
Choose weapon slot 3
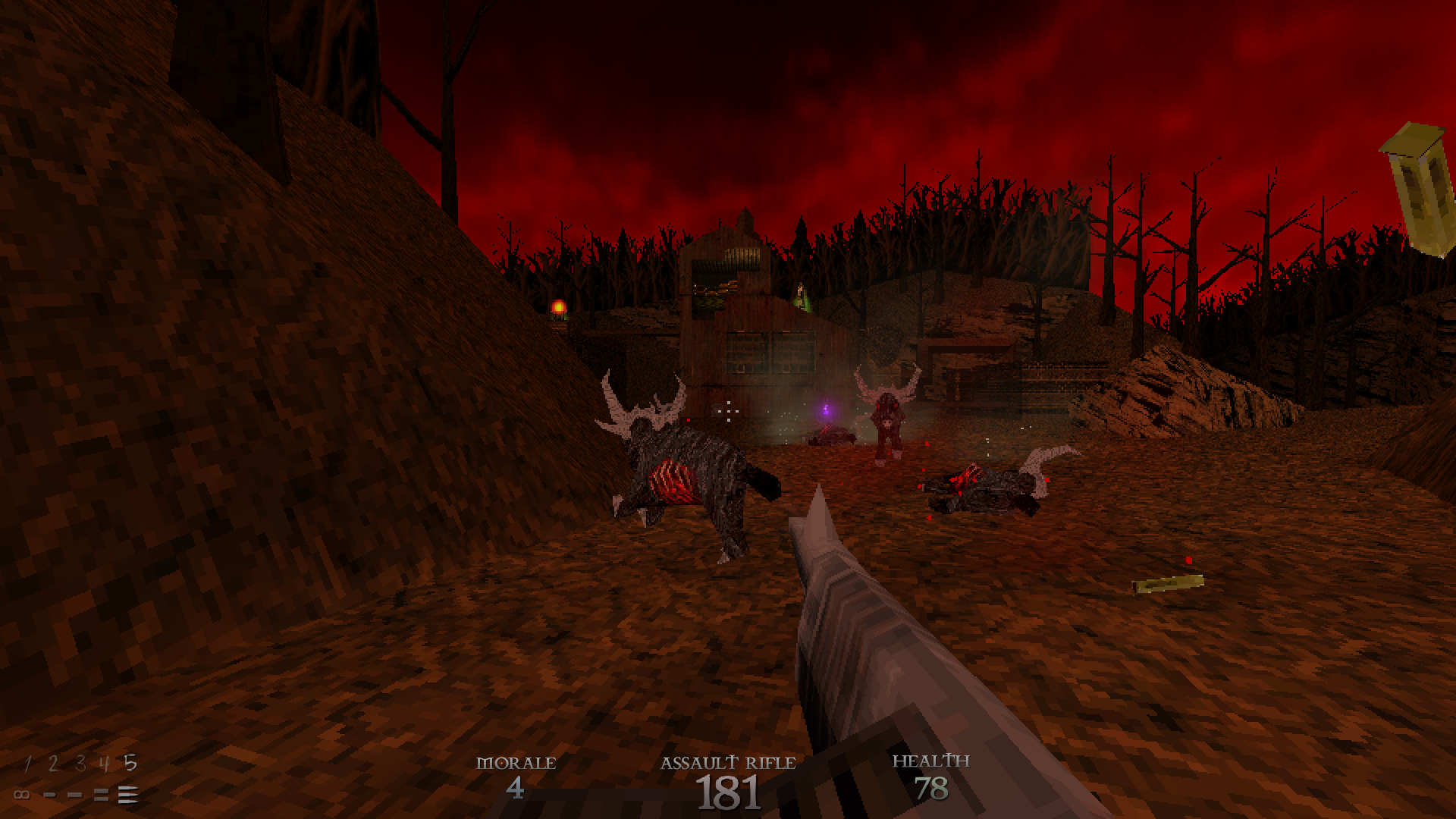pyautogui.click(x=80, y=764)
